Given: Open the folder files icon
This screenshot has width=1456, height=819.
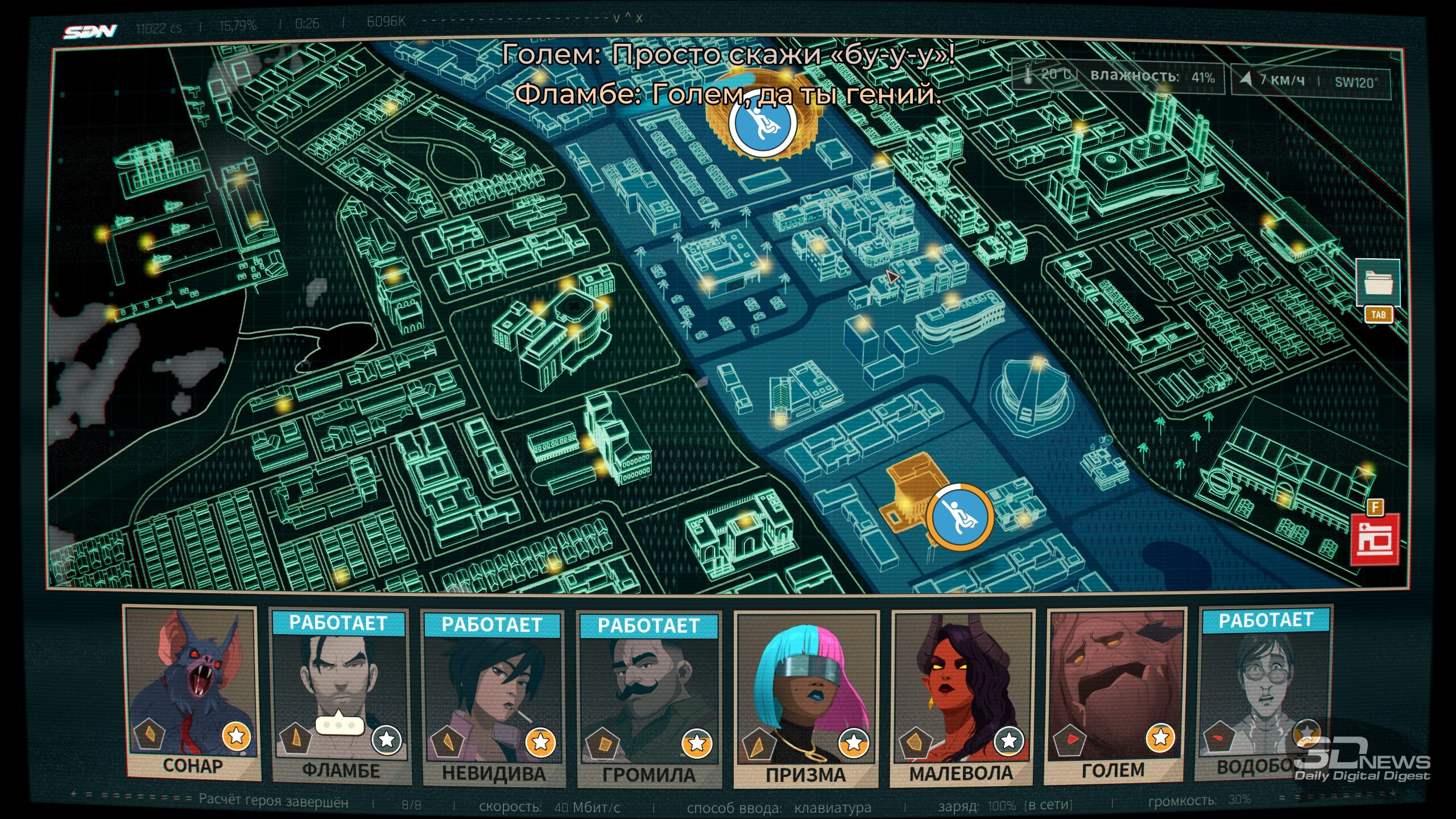Looking at the screenshot, I should click(1378, 283).
